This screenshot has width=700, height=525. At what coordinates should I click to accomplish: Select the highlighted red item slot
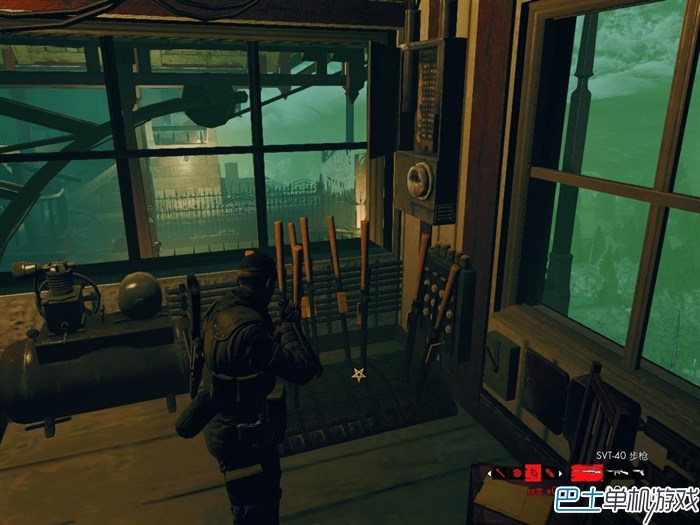pos(534,473)
